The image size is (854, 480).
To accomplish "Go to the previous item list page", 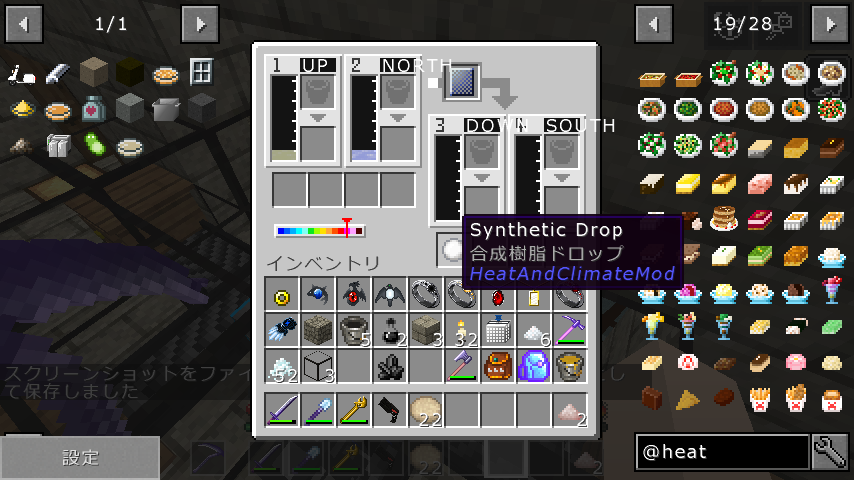I will (654, 23).
